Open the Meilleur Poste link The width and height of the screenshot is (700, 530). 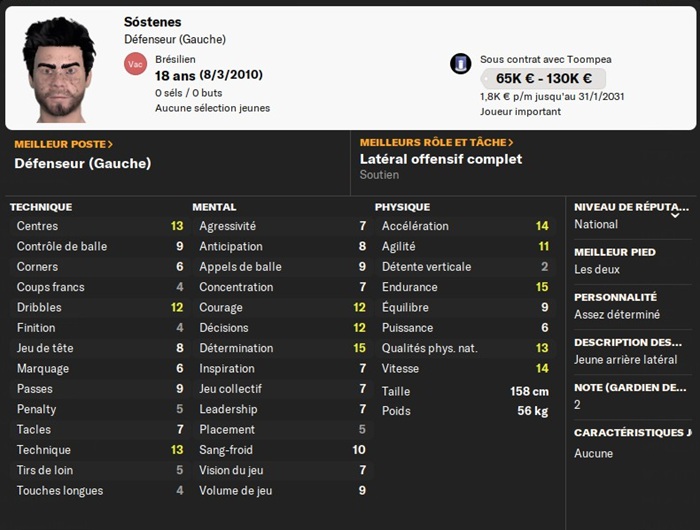point(63,144)
